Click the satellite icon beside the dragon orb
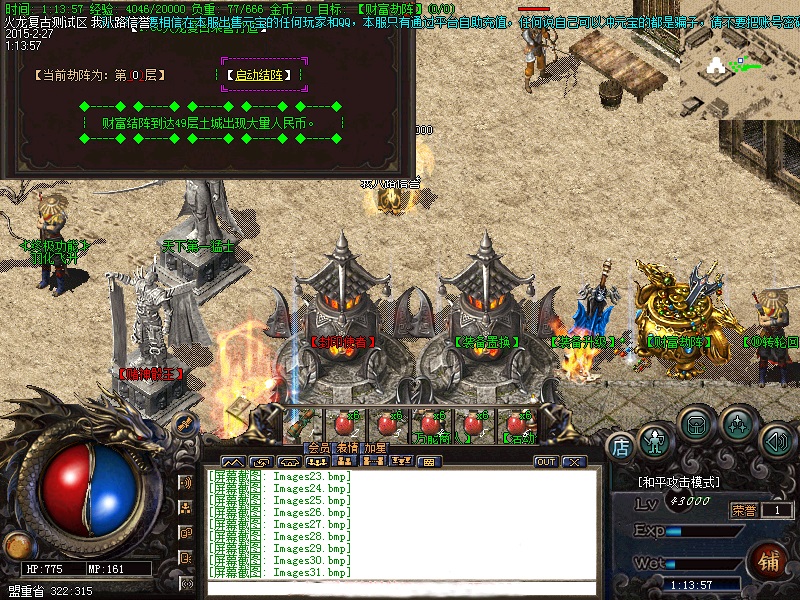Screen dimensions: 800x600 [x=183, y=423]
